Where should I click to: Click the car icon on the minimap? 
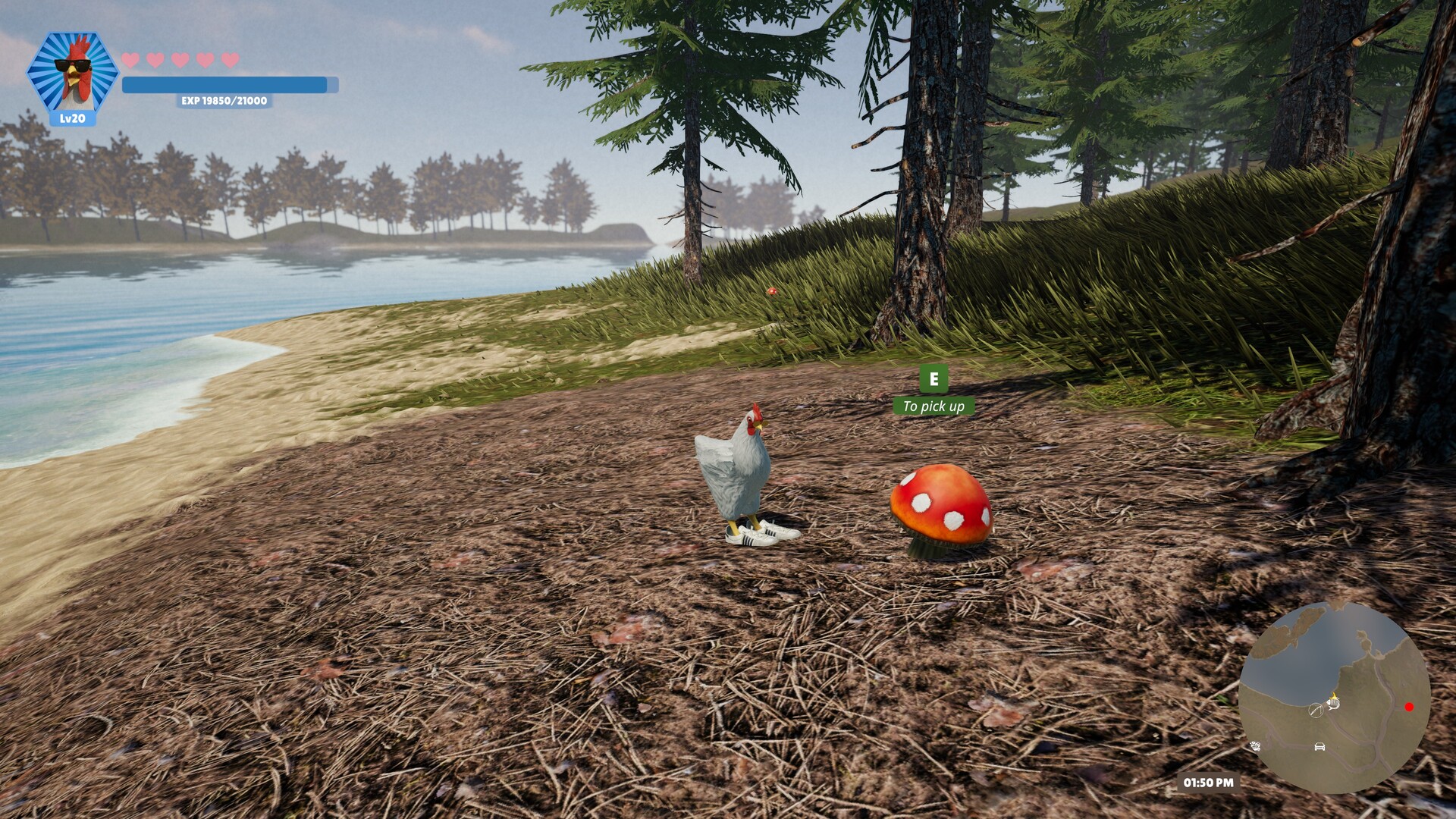[1319, 747]
